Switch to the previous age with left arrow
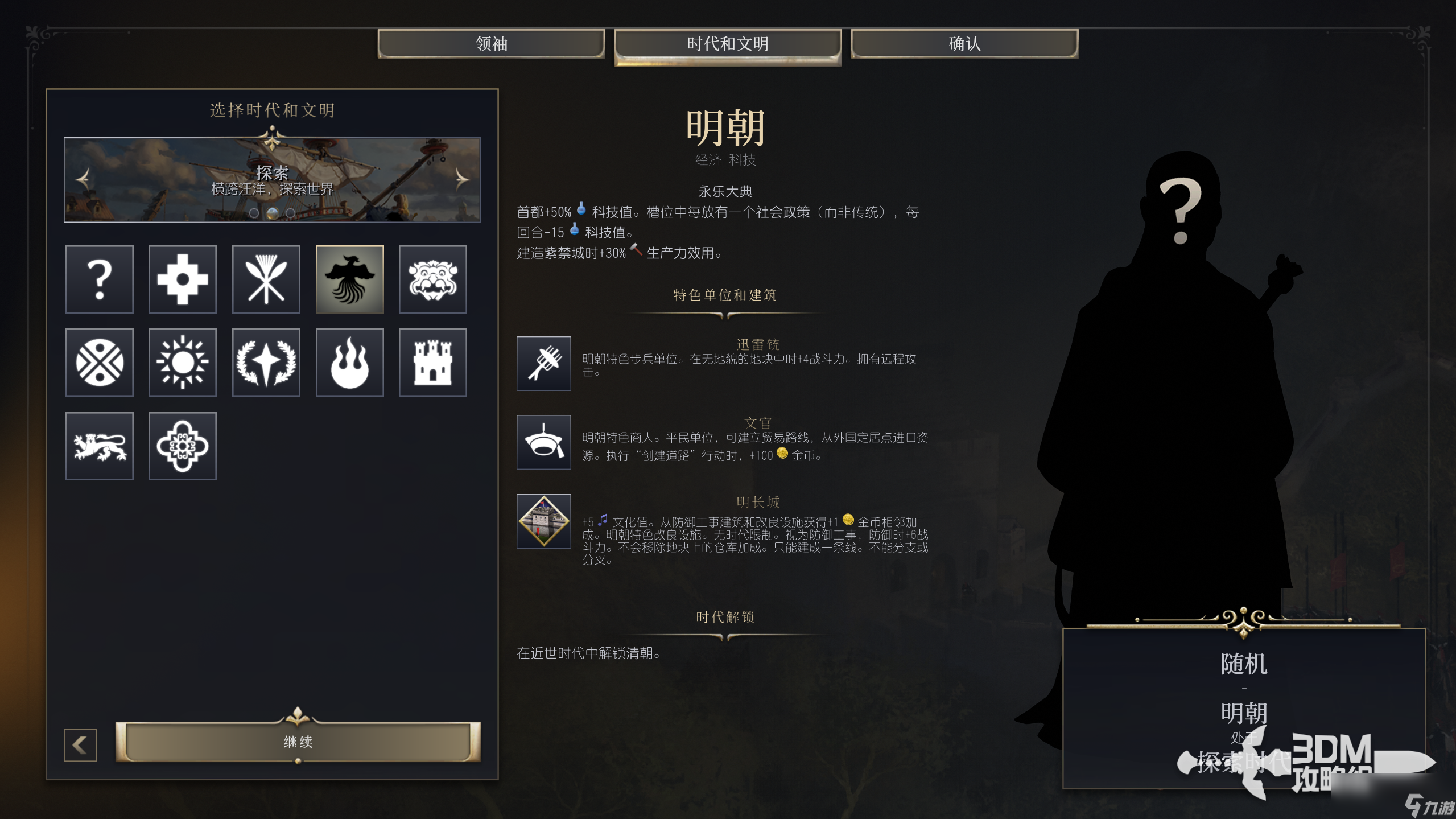 (83, 179)
